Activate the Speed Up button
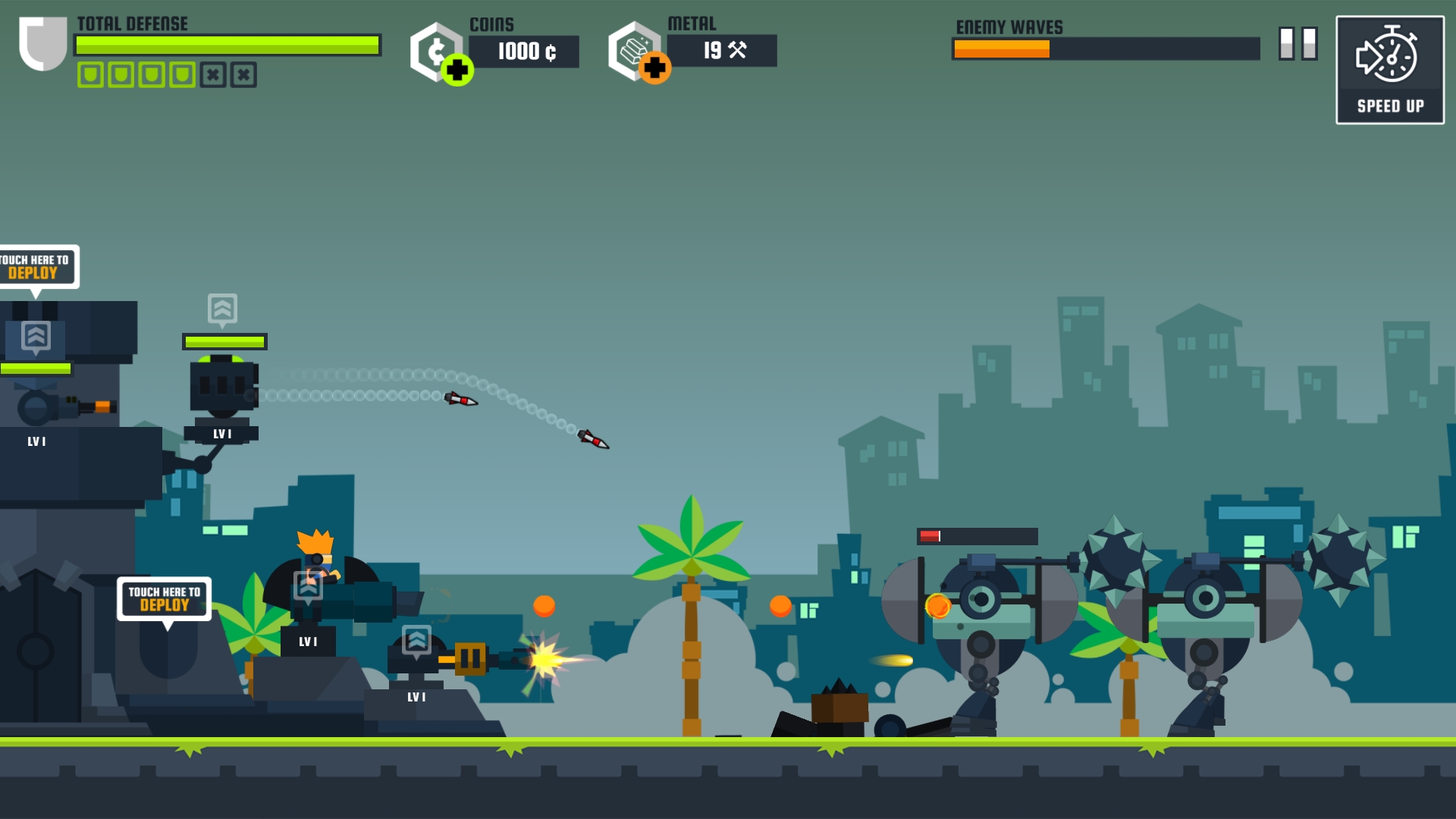The image size is (1456, 819). tap(1389, 70)
